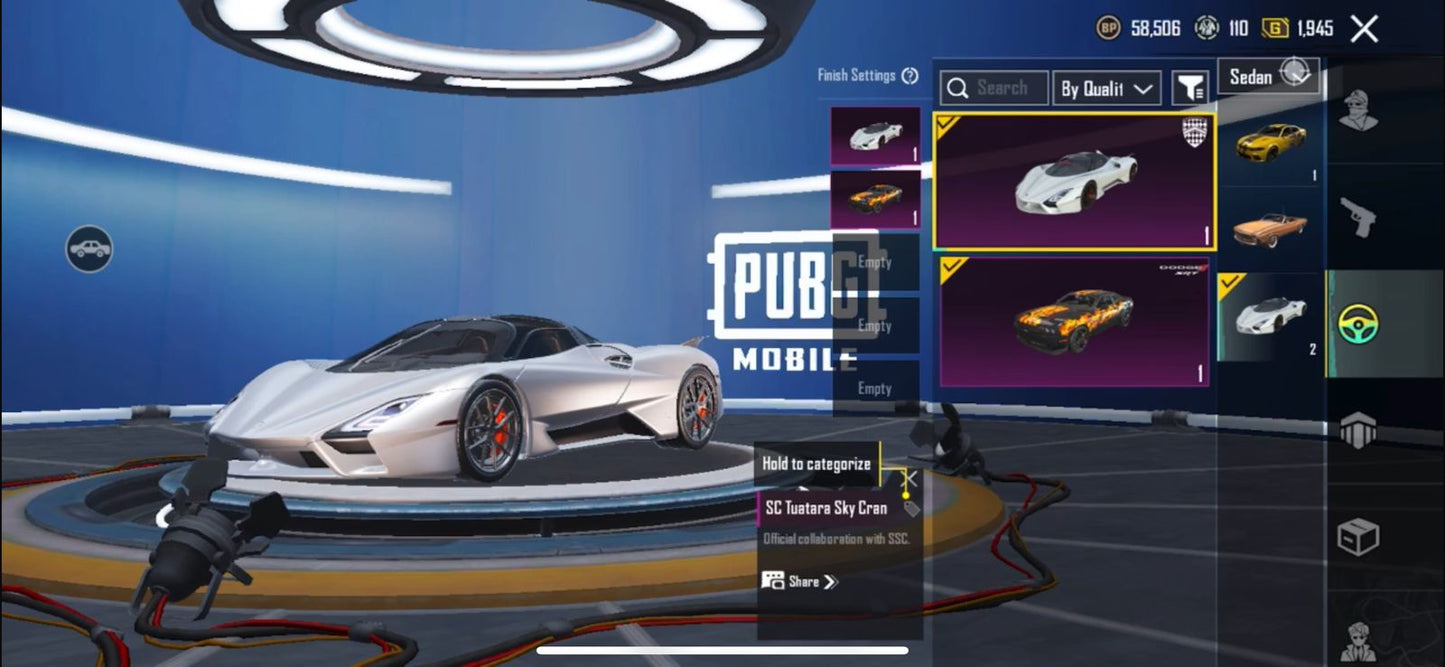Open the filter funnel options
This screenshot has height=667, width=1445.
pos(1189,89)
